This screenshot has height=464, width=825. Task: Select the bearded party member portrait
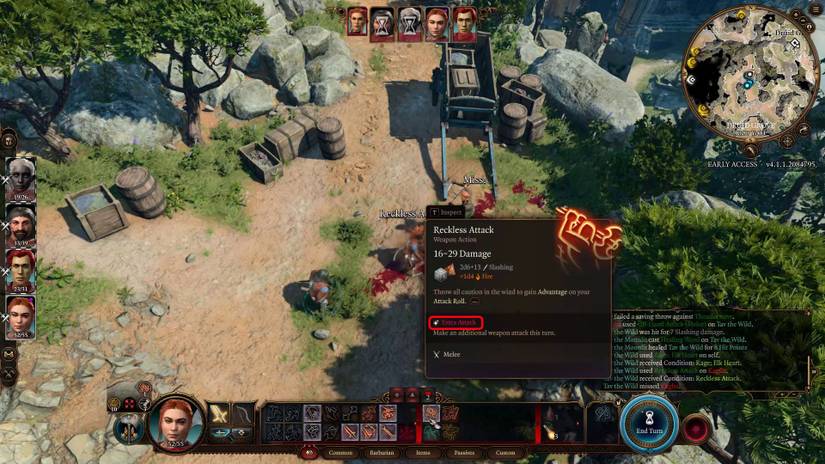click(x=21, y=223)
